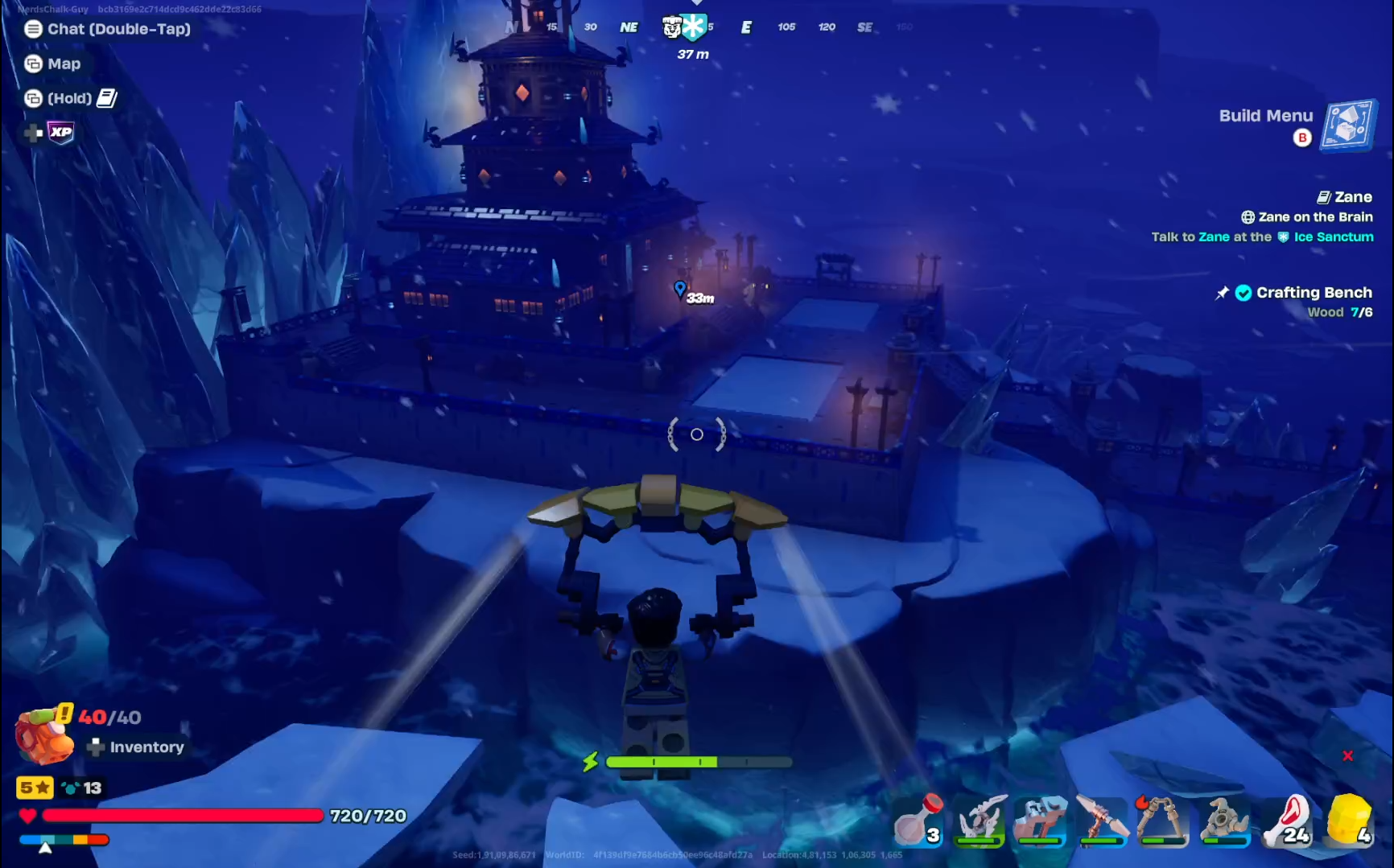The image size is (1394, 868).
Task: Select the Crafting Bench pinned recipe
Action: pyautogui.click(x=1314, y=292)
